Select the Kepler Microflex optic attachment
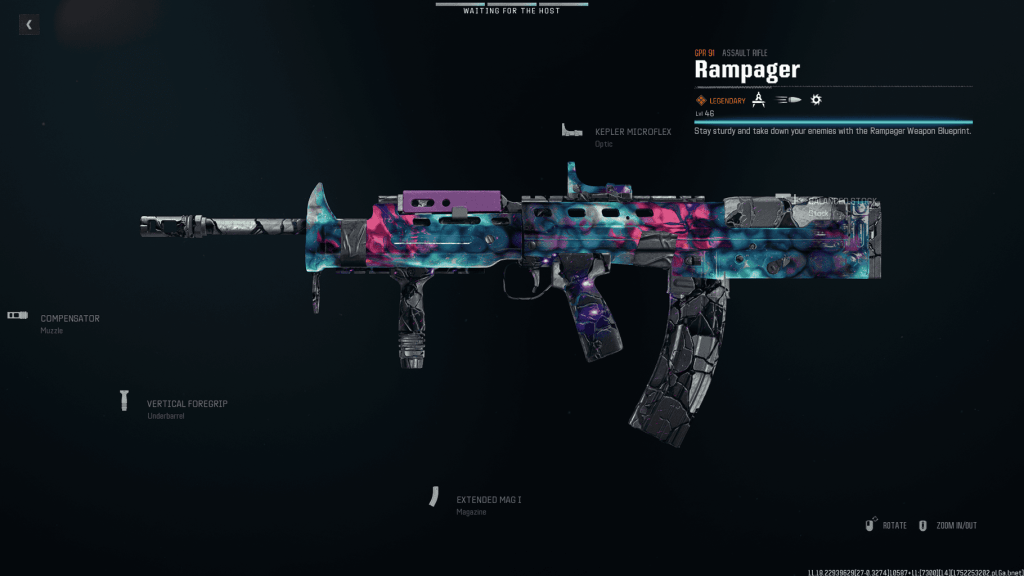The image size is (1024, 576). click(632, 132)
